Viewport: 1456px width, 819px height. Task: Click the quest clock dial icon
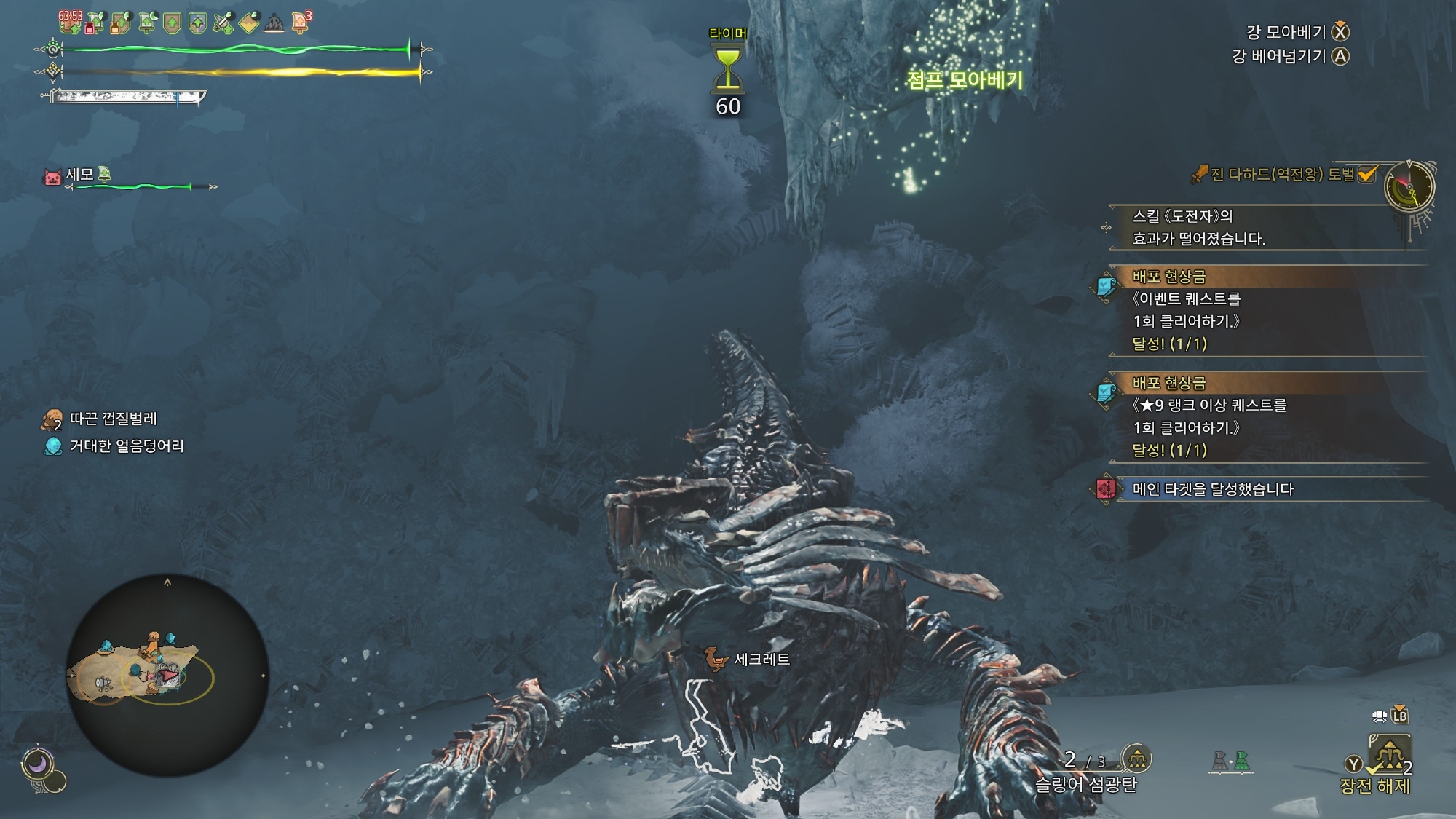[1409, 187]
